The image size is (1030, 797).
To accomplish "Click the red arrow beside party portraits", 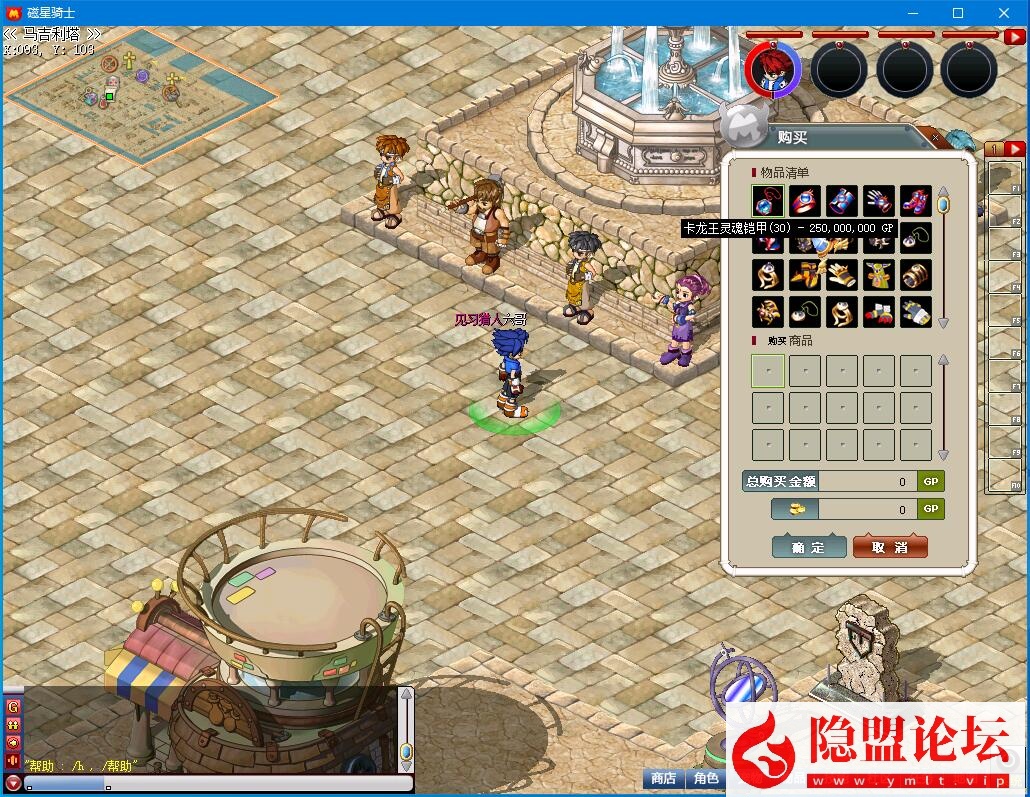I will [x=1012, y=38].
